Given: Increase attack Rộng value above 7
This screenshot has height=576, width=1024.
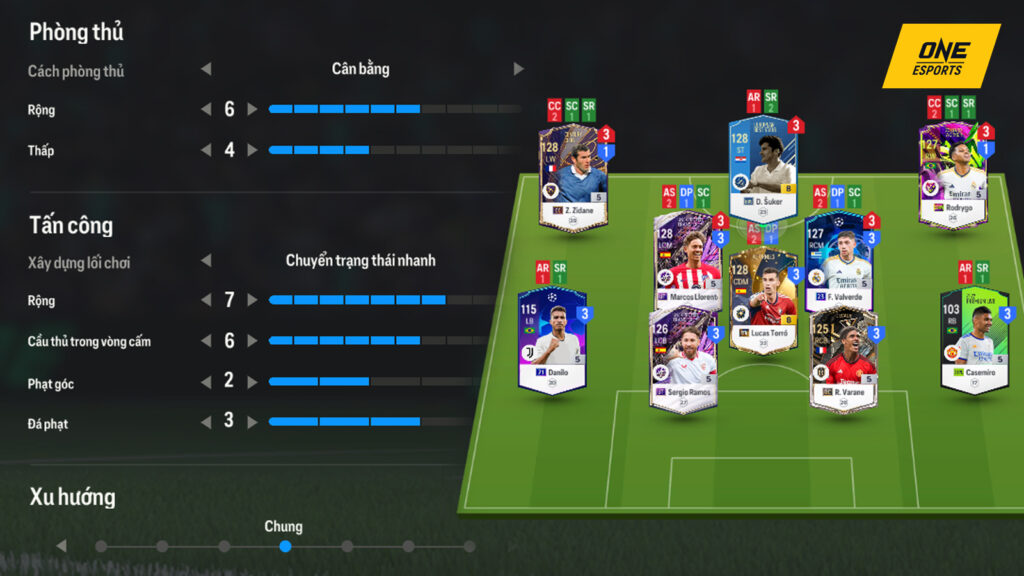Looking at the screenshot, I should [x=252, y=300].
